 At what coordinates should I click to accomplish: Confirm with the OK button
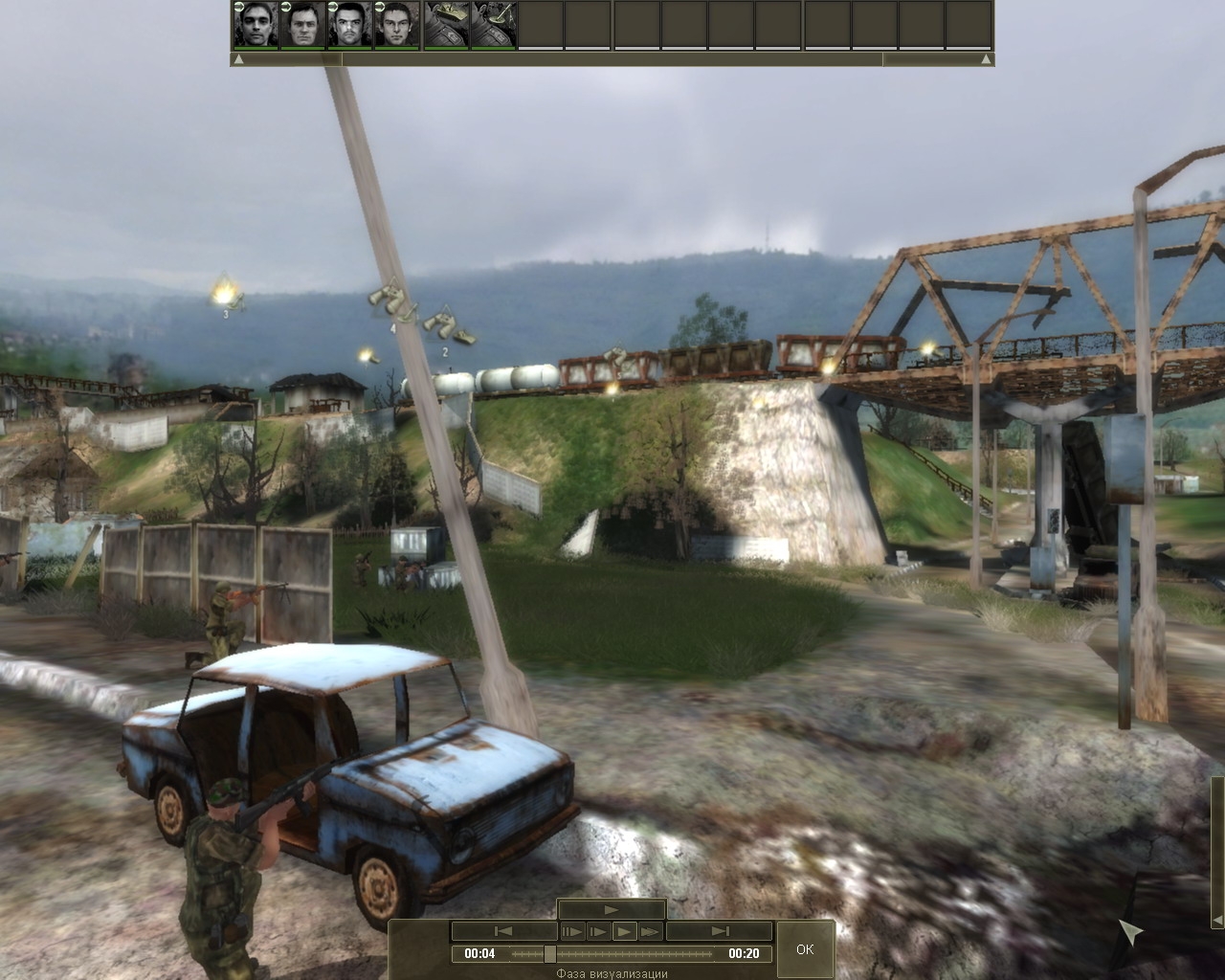tap(804, 948)
